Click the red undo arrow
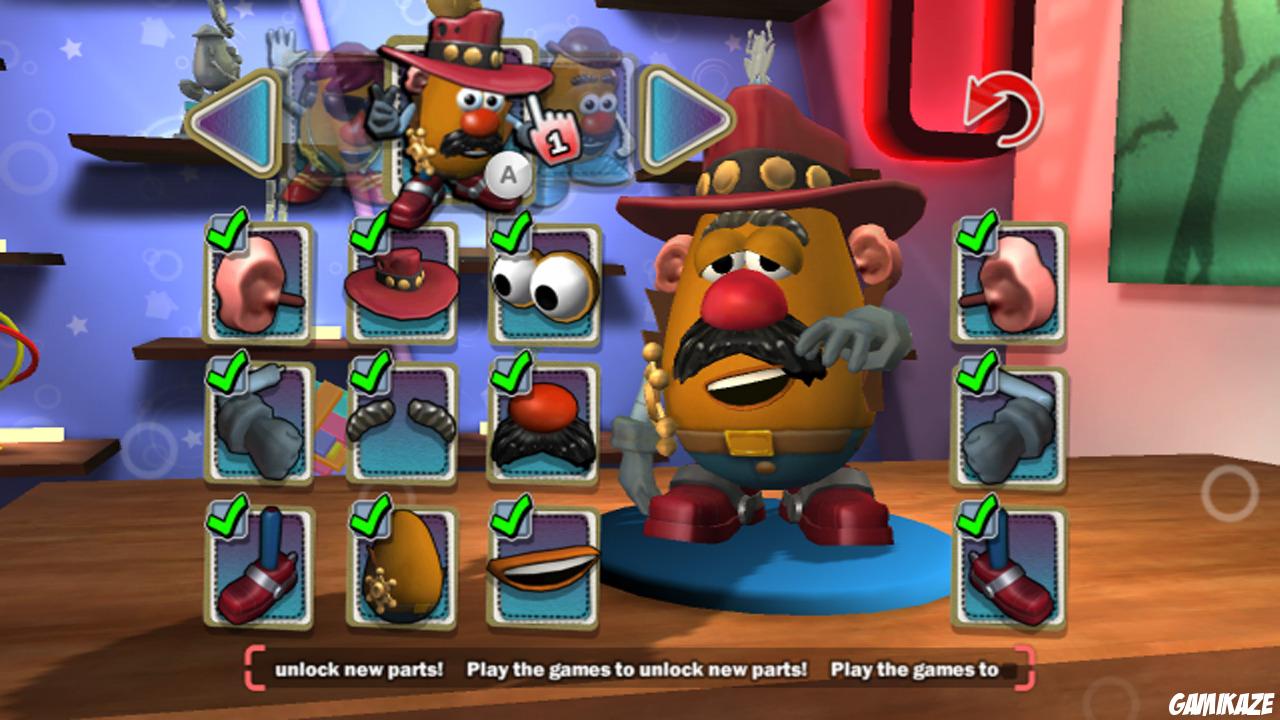The image size is (1280, 720). click(x=1002, y=110)
